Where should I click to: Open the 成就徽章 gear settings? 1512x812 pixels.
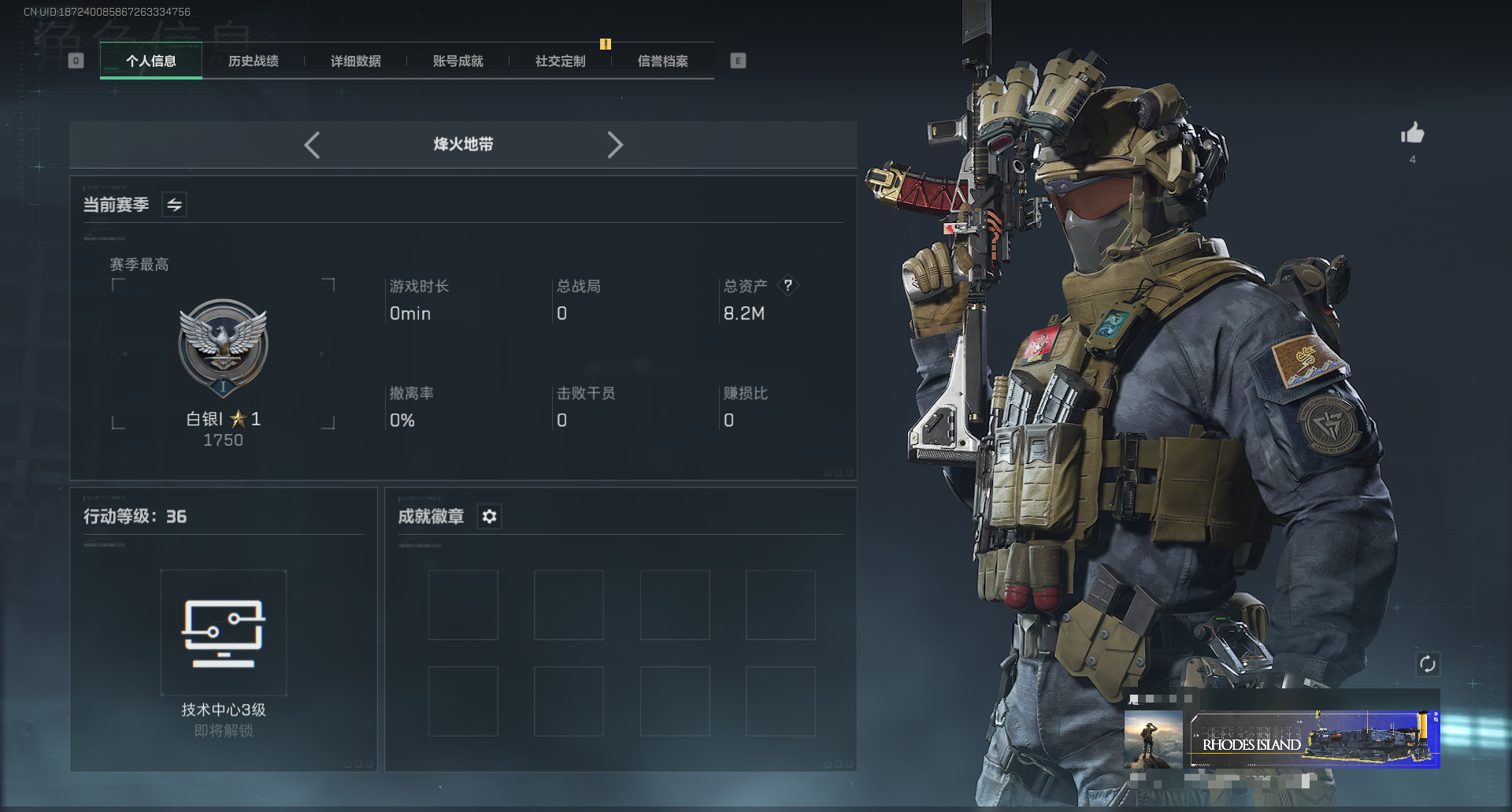coord(489,517)
